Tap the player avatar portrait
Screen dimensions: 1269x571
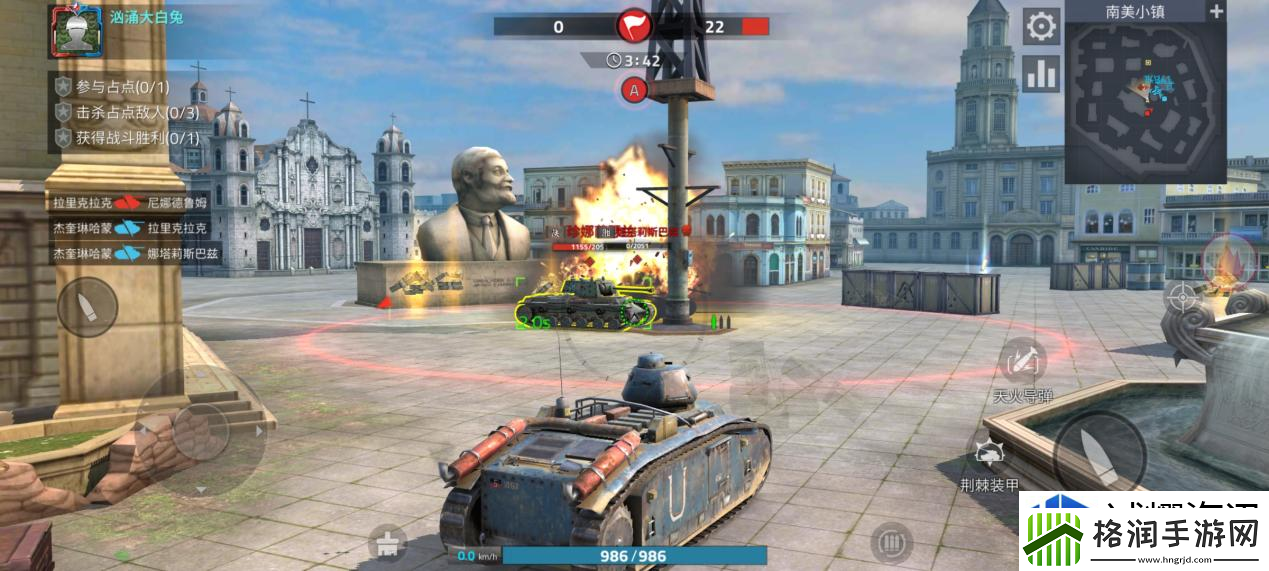(x=73, y=29)
